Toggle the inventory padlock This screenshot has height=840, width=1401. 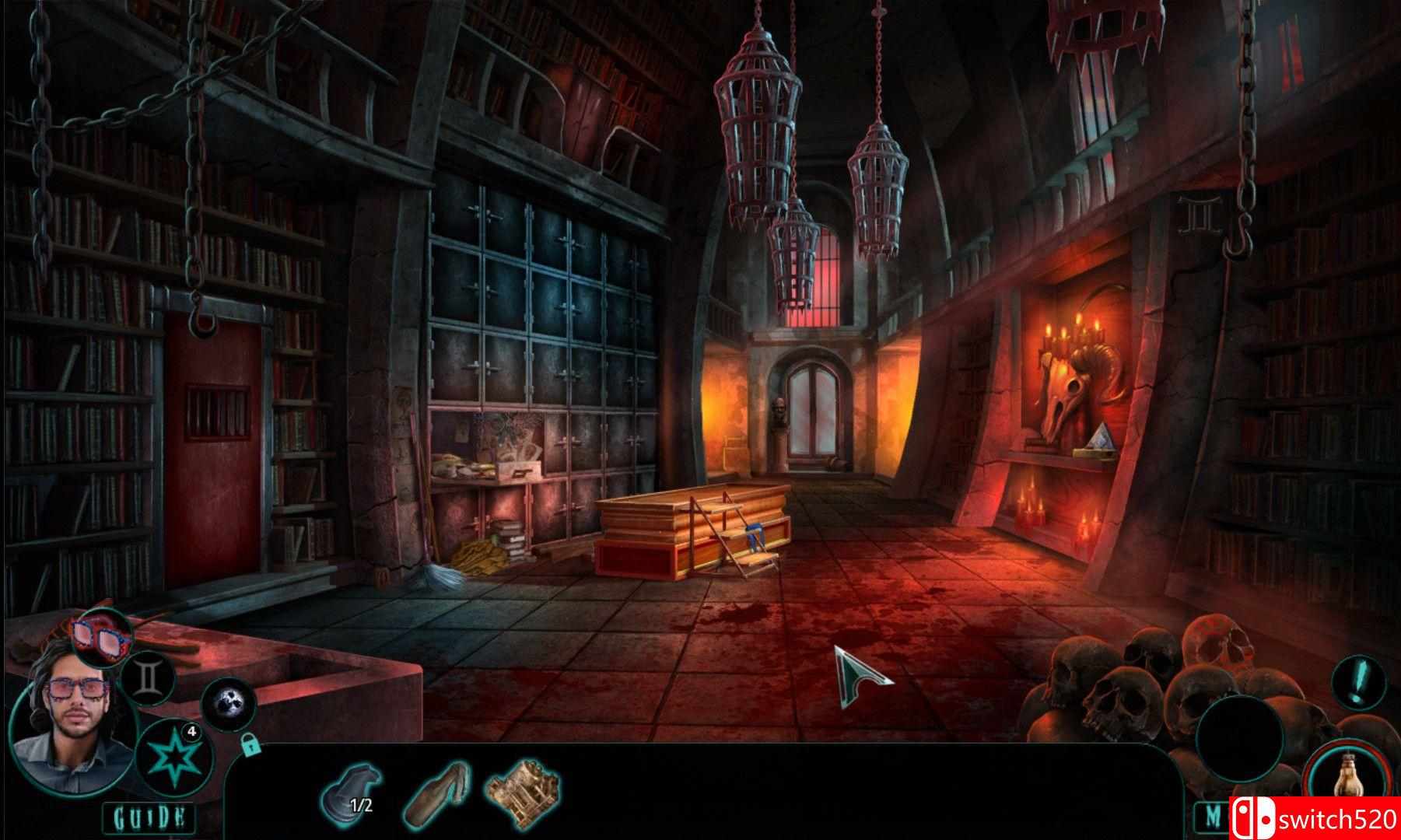pyautogui.click(x=249, y=745)
